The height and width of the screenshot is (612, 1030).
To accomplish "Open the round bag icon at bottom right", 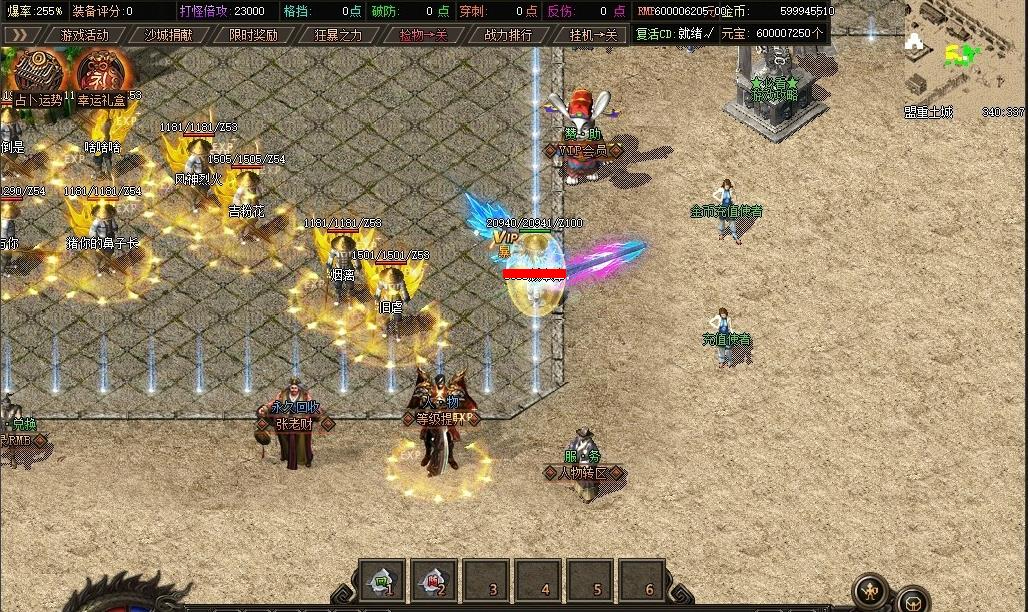I will pyautogui.click(x=912, y=600).
